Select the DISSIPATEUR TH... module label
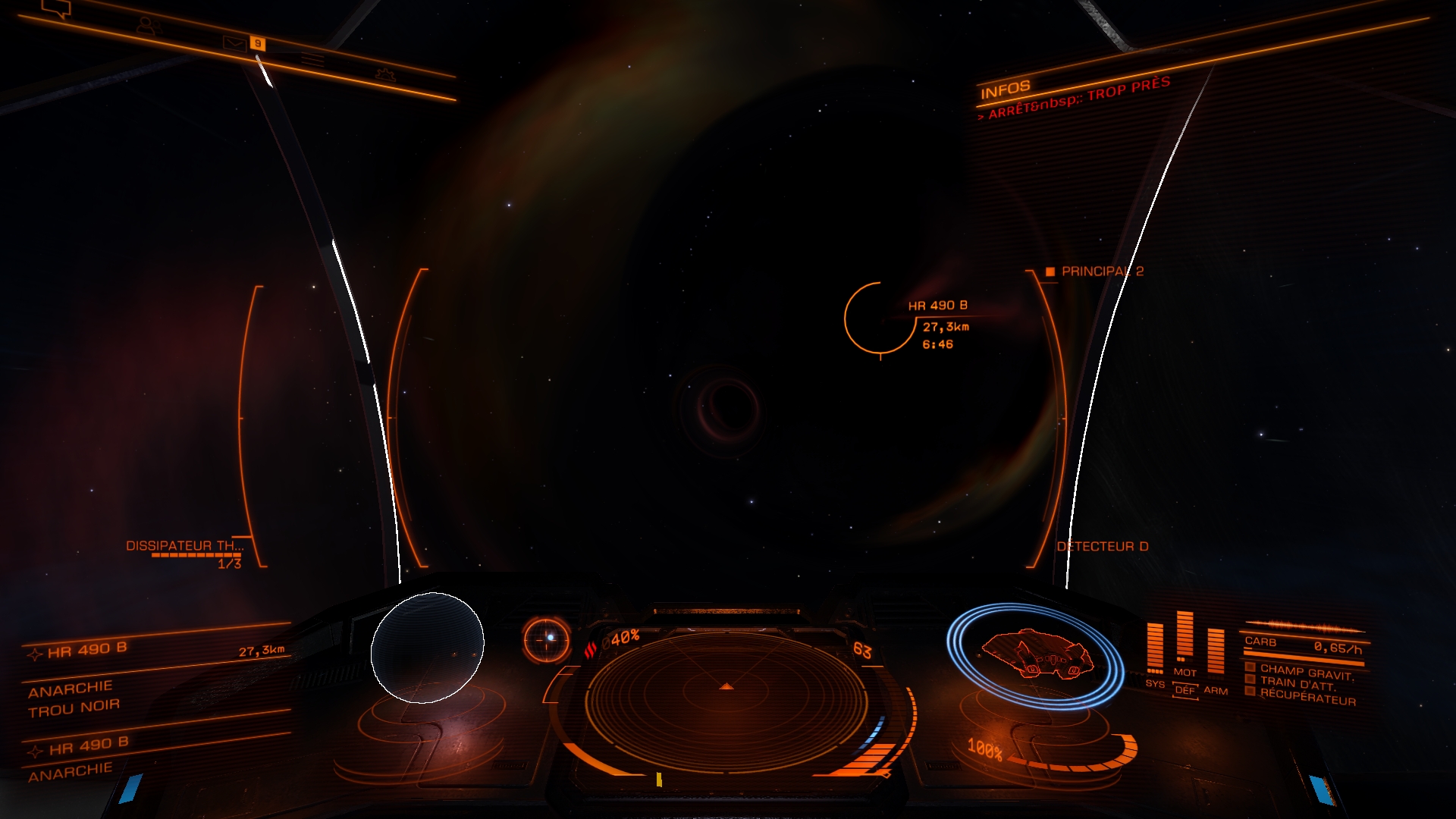 [184, 546]
